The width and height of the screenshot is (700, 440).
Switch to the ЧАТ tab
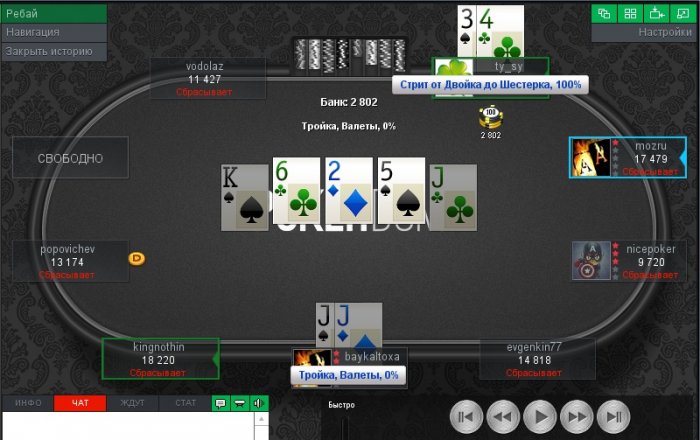(80, 403)
